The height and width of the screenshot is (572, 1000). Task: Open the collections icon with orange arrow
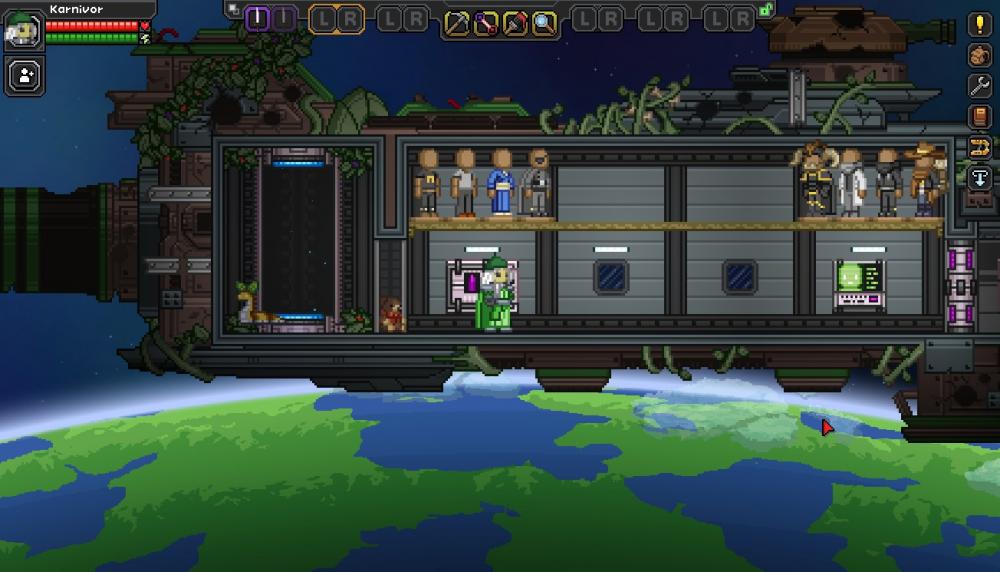(x=979, y=148)
